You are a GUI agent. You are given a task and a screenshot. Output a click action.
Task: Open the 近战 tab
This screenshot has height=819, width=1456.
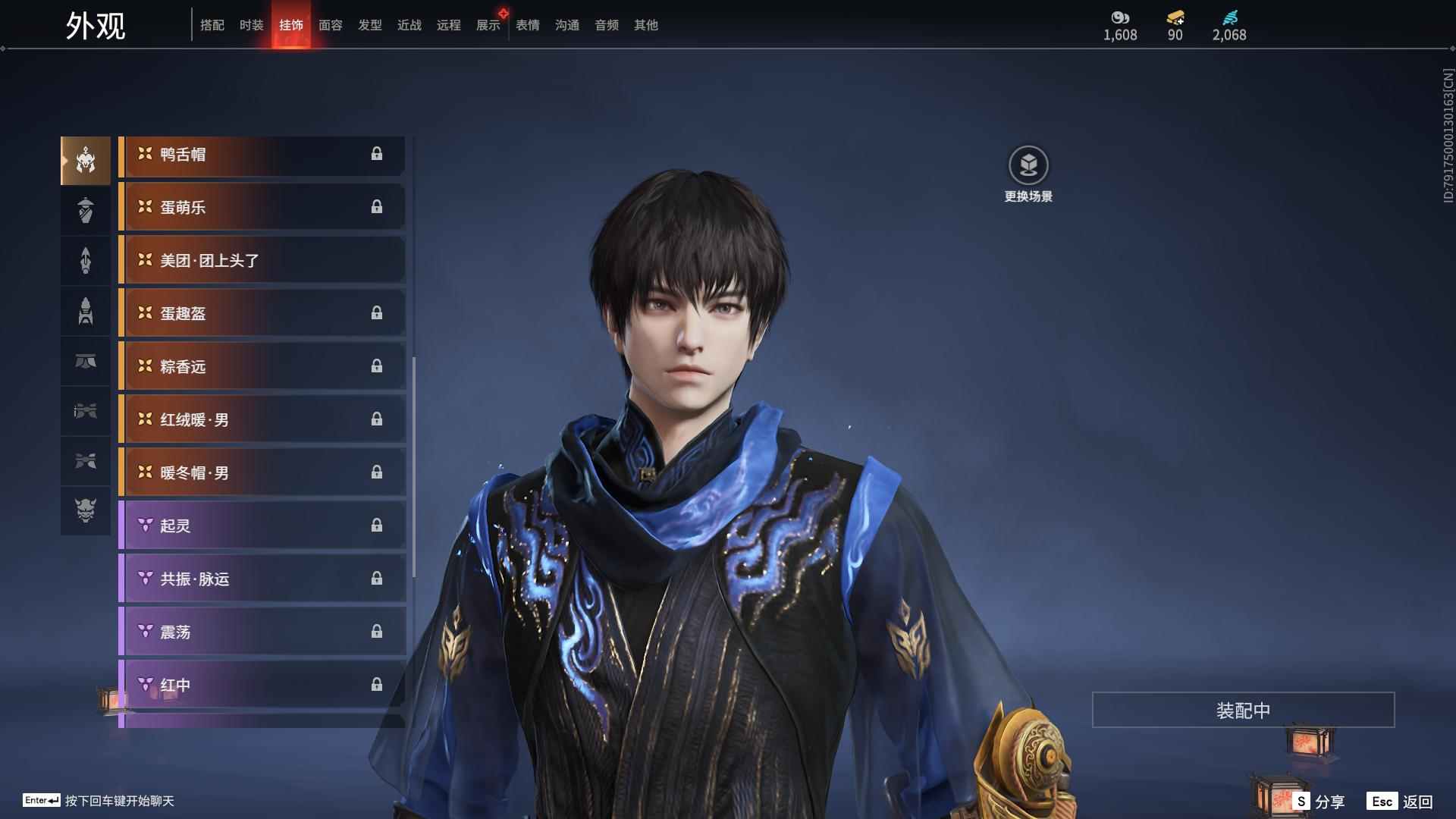(409, 25)
